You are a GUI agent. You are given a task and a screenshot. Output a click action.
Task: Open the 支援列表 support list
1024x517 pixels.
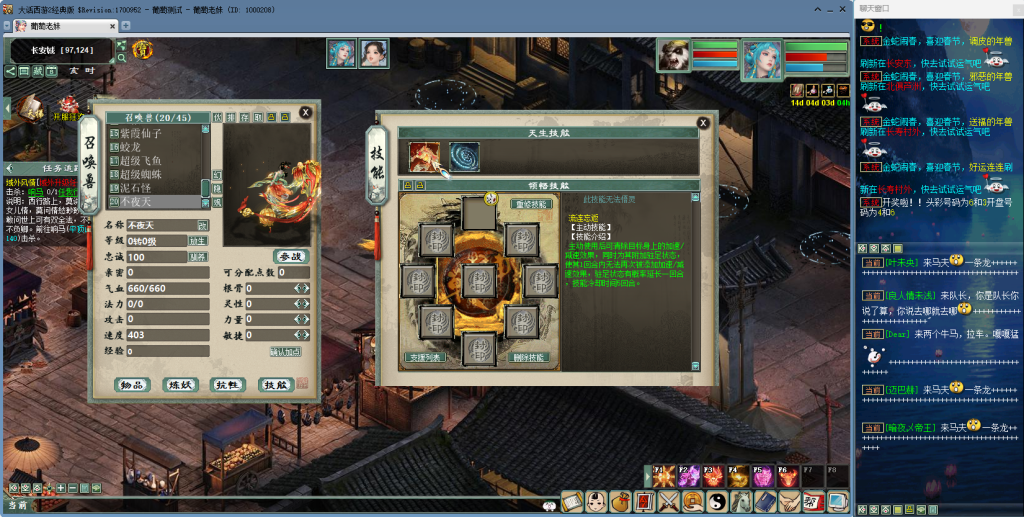click(x=424, y=357)
